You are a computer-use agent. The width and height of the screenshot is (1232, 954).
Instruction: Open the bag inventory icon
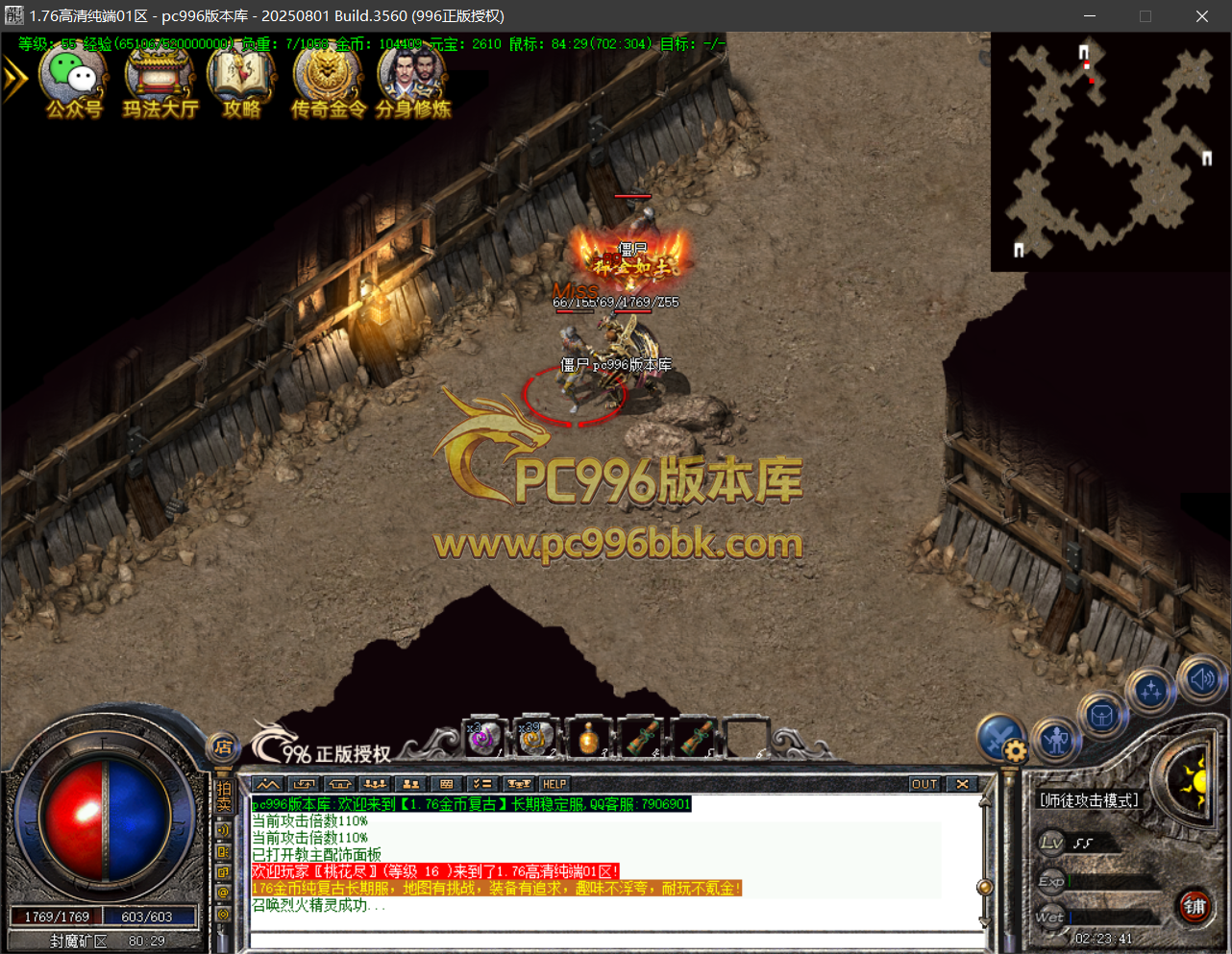[x=1102, y=716]
